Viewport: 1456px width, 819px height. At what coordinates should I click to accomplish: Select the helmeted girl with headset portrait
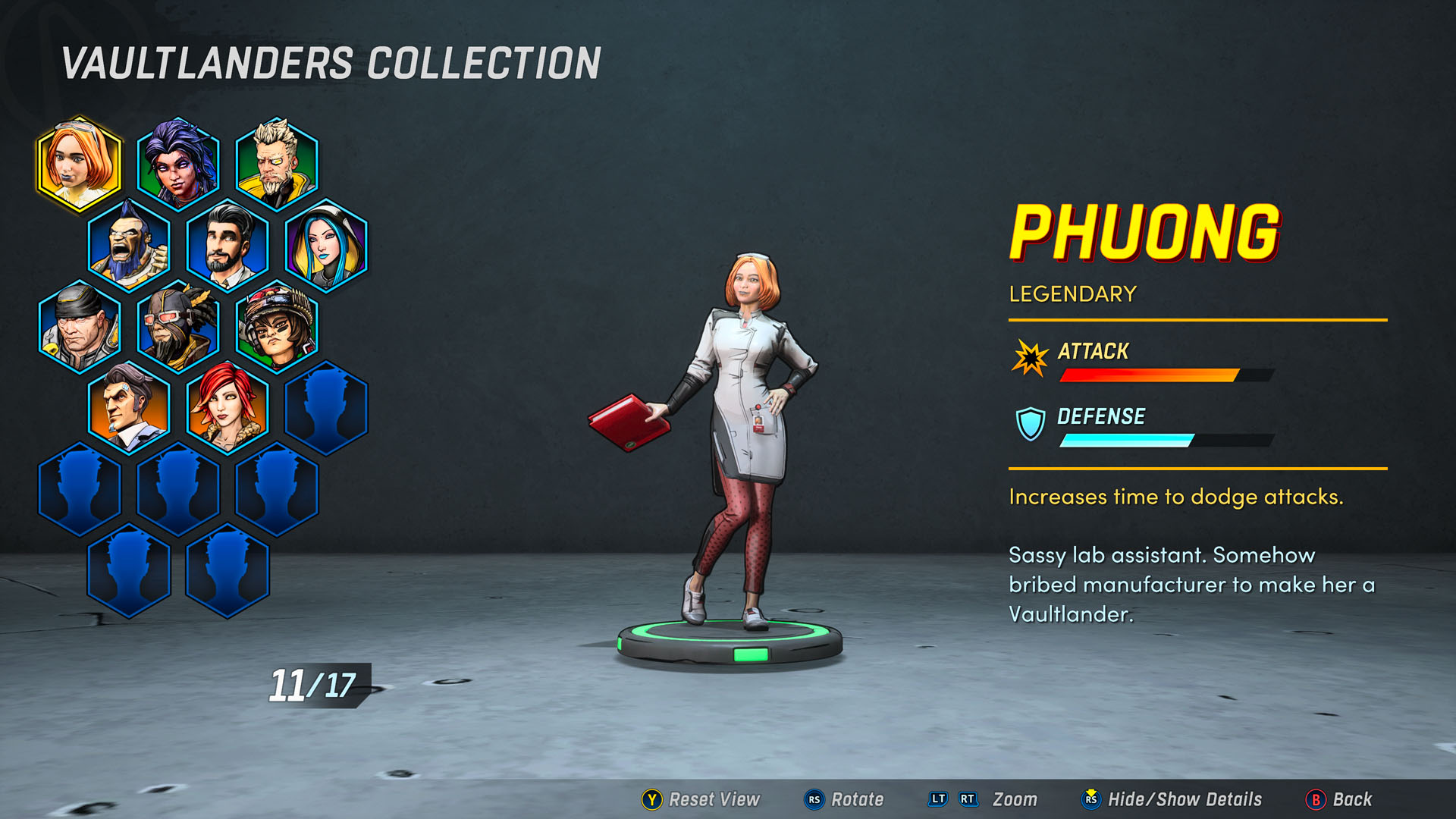[x=277, y=327]
